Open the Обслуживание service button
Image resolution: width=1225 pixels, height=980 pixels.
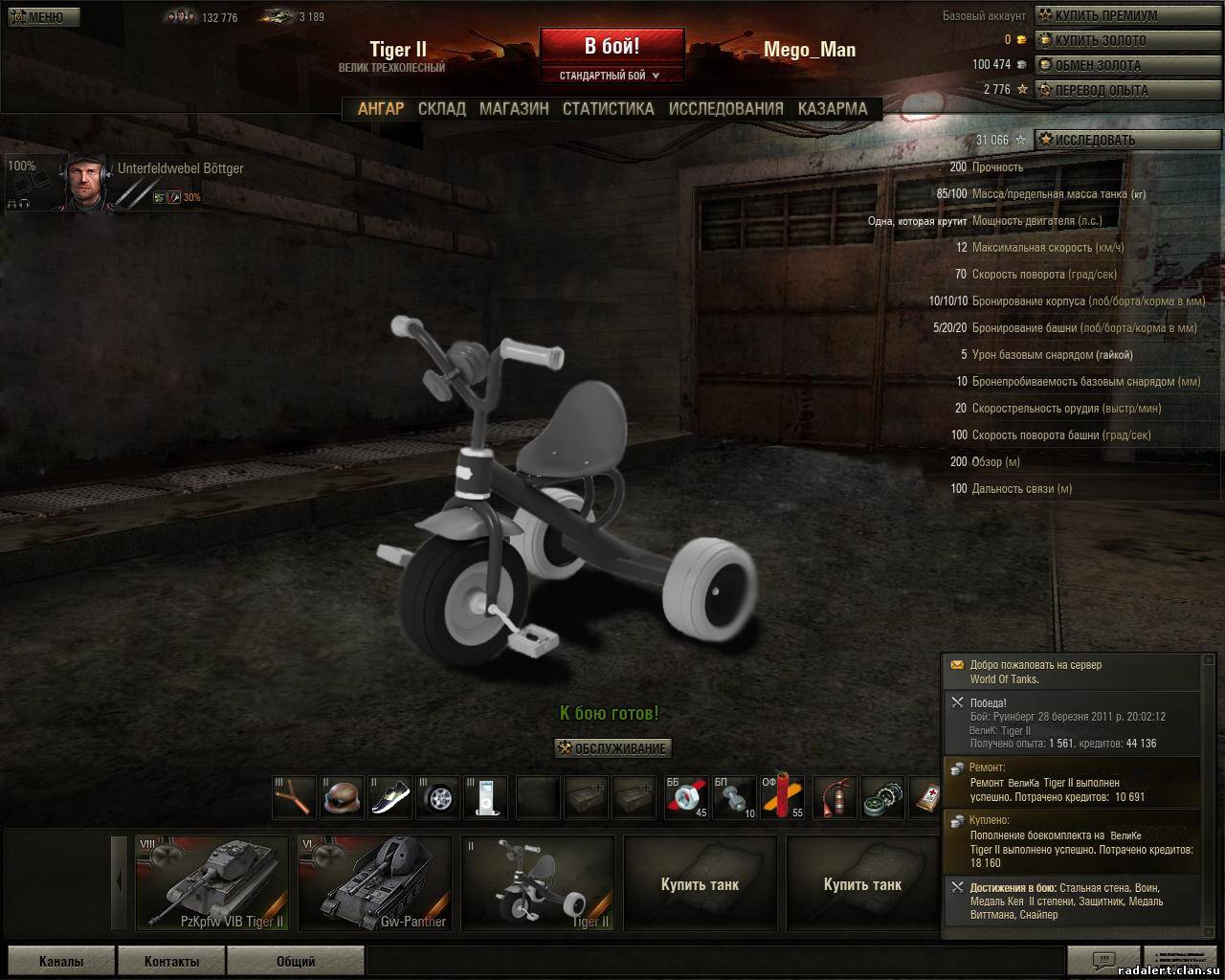click(x=612, y=748)
